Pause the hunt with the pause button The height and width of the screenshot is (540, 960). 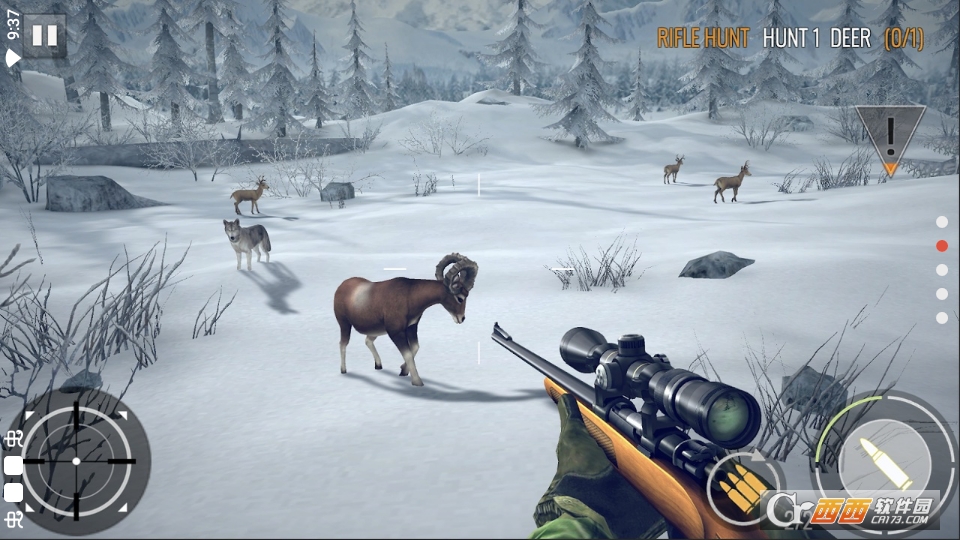click(45, 36)
